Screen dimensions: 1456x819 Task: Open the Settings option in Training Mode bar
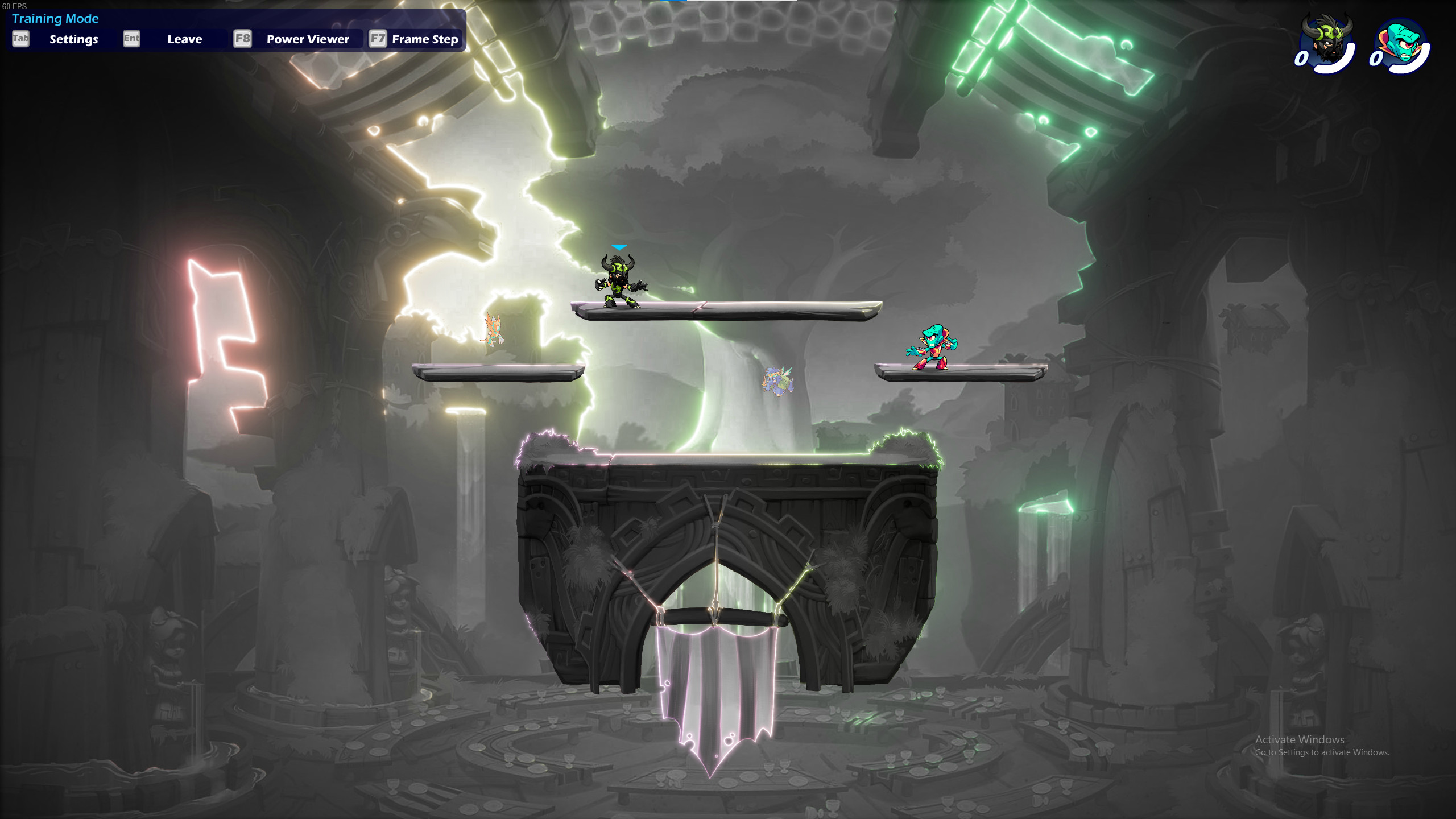click(x=73, y=39)
